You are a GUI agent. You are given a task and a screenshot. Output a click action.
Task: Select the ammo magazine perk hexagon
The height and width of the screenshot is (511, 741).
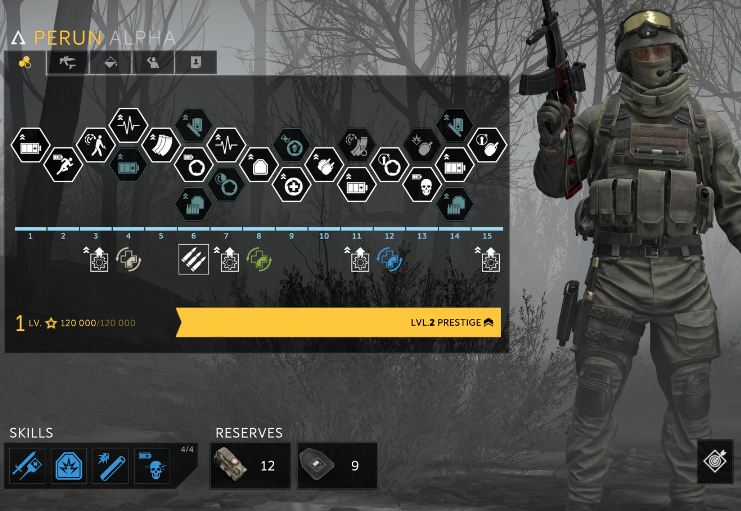pyautogui.click(x=160, y=145)
